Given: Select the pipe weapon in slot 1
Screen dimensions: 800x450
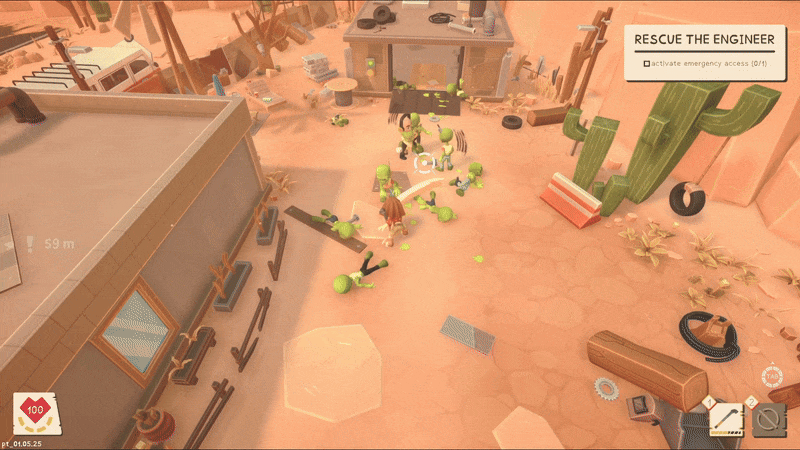Looking at the screenshot, I should pos(726,418).
